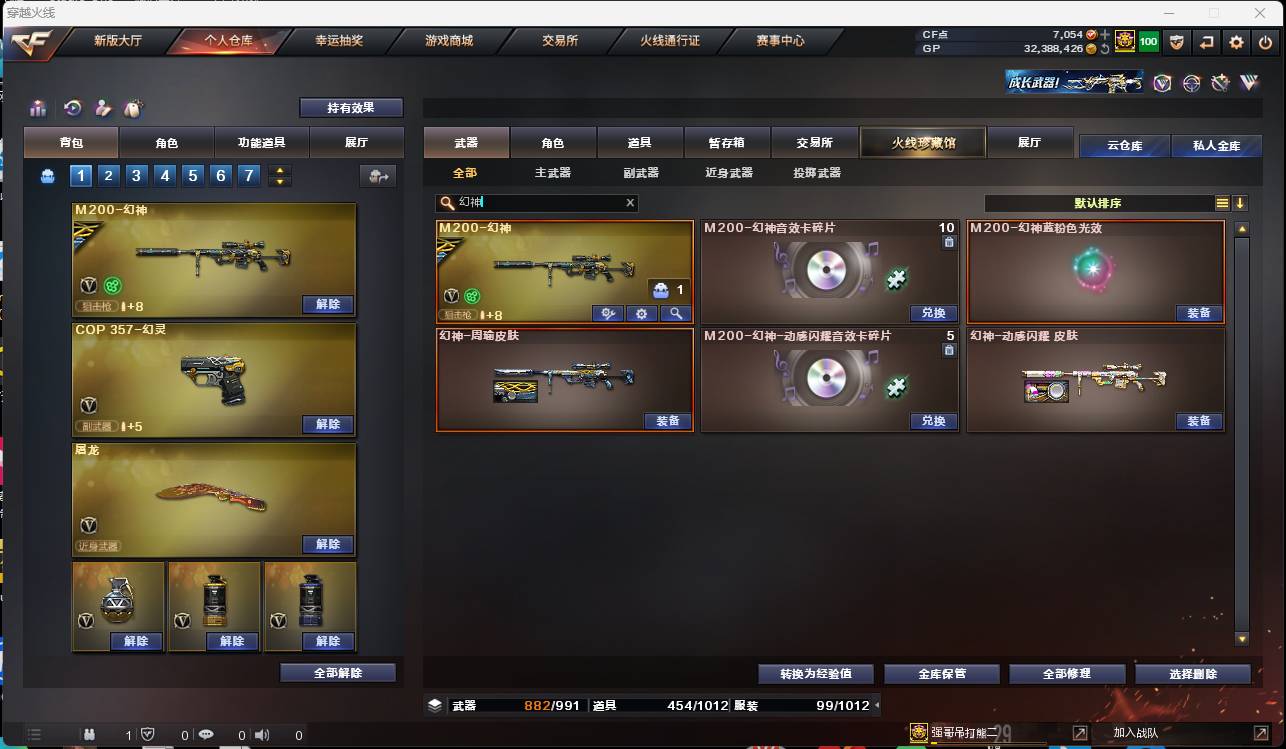Select backpack slot number 3
The height and width of the screenshot is (749, 1286).
pos(136,175)
